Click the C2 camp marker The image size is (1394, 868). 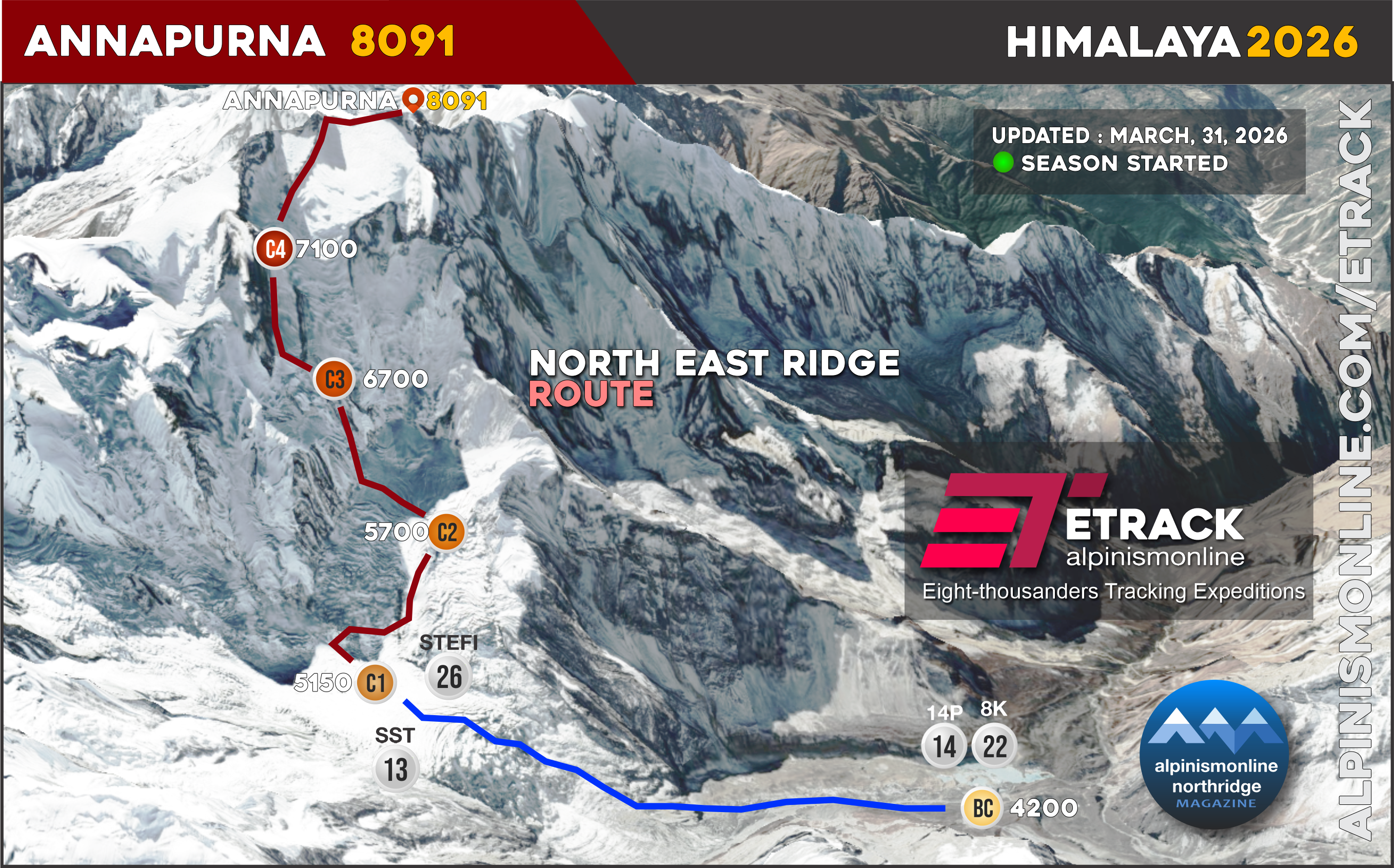(446, 532)
